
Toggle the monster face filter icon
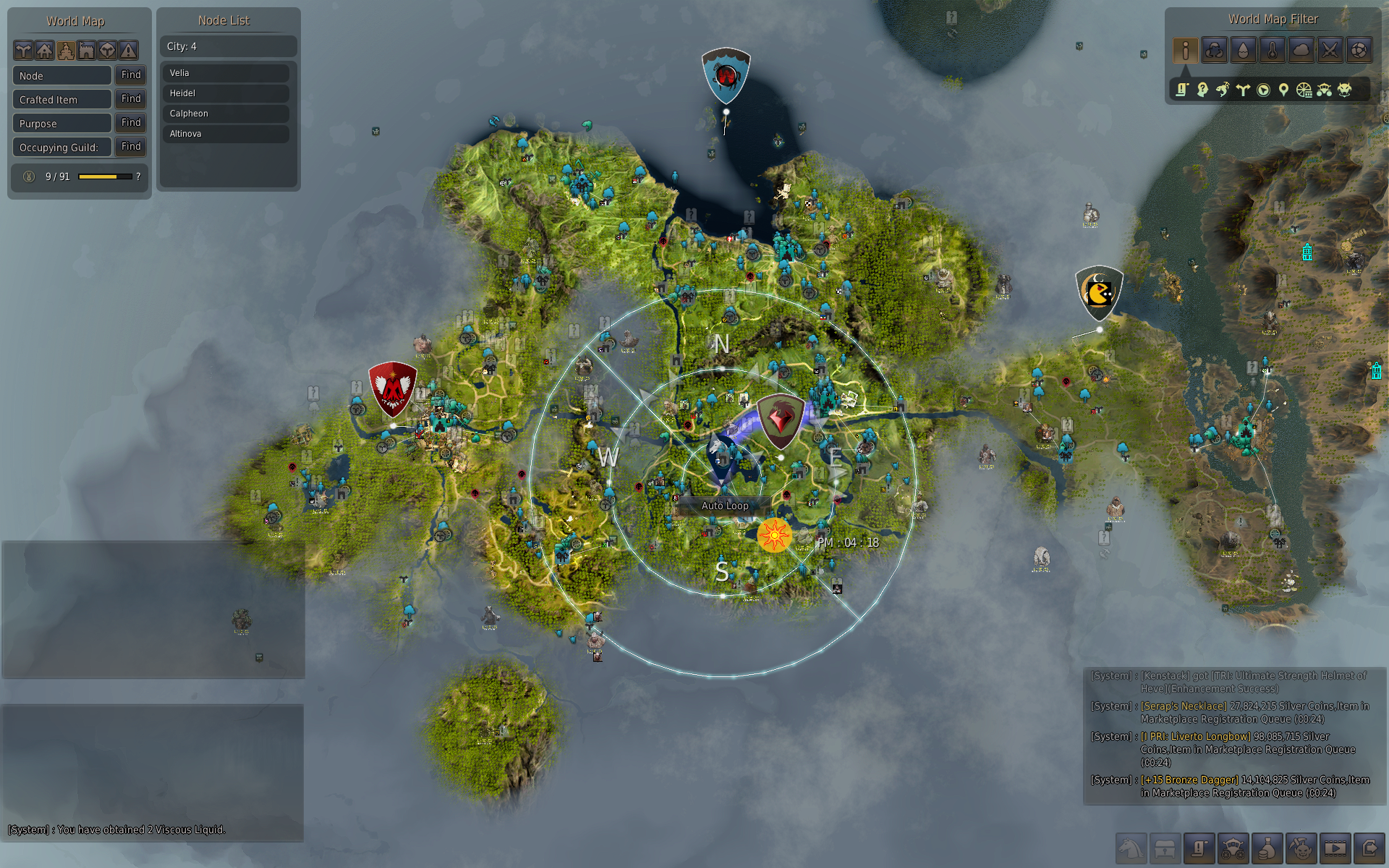1344,90
